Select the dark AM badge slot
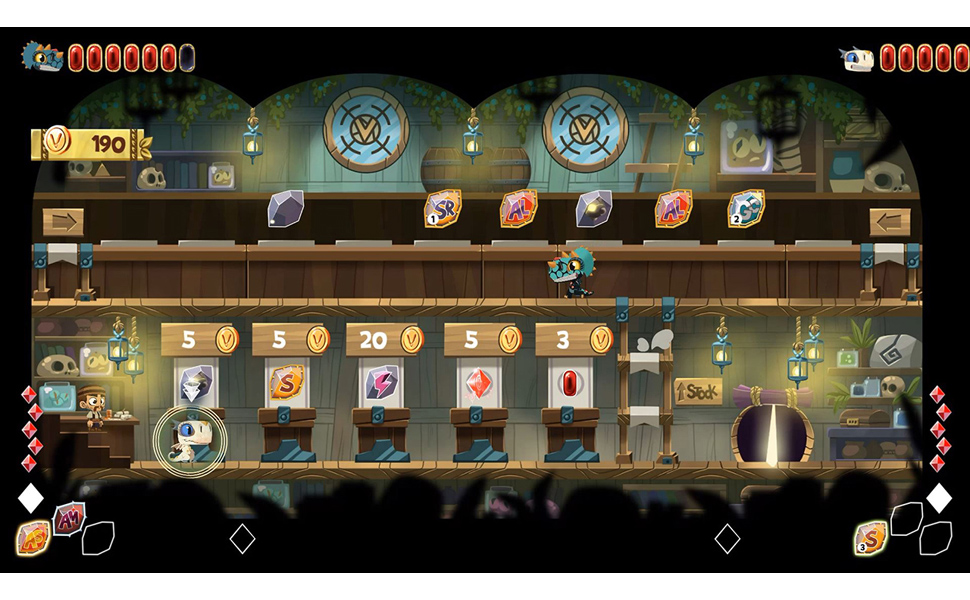Viewport: 970px width, 600px height. point(69,518)
